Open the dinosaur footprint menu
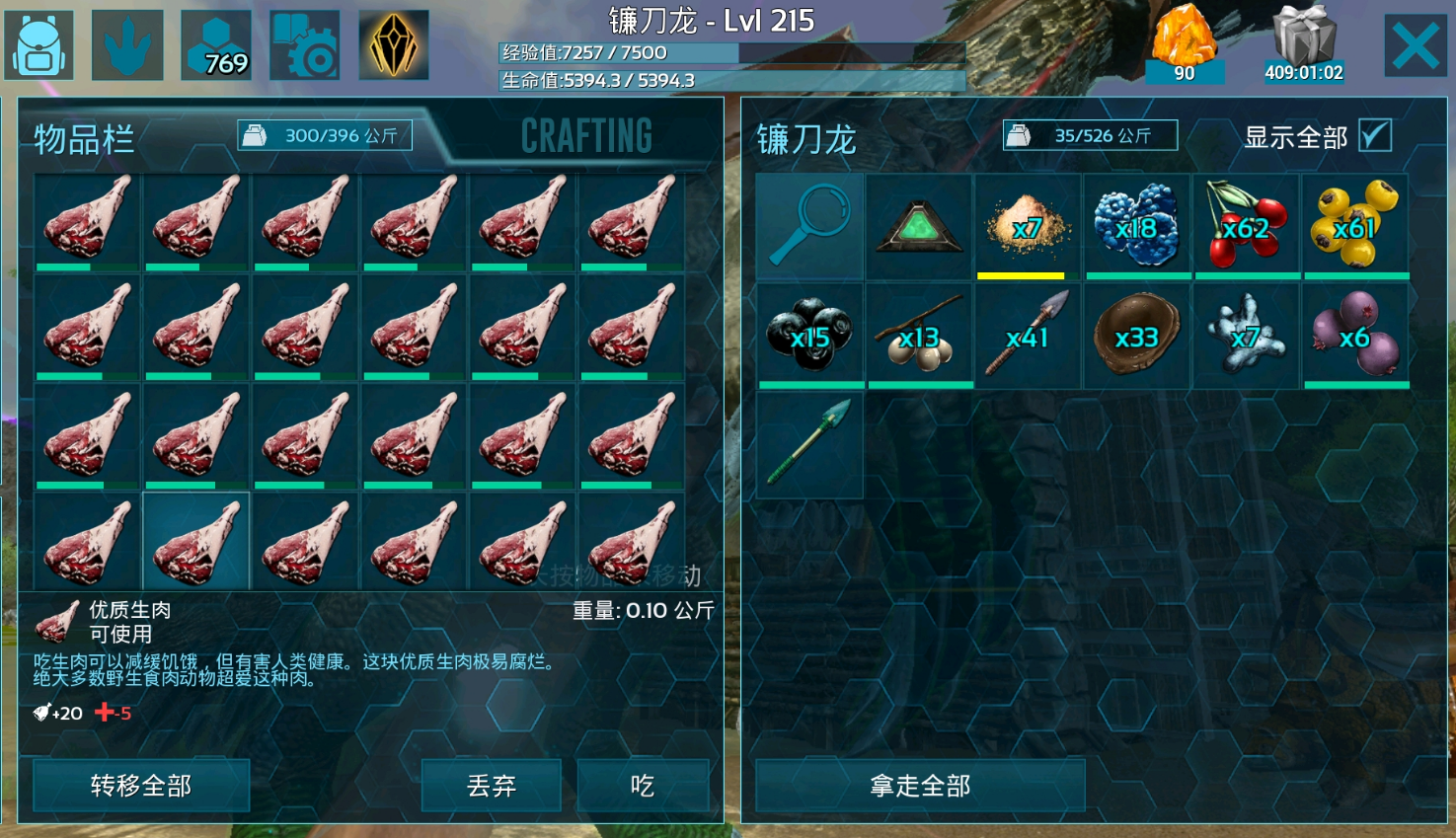Viewport: 1456px width, 838px height. 127,45
